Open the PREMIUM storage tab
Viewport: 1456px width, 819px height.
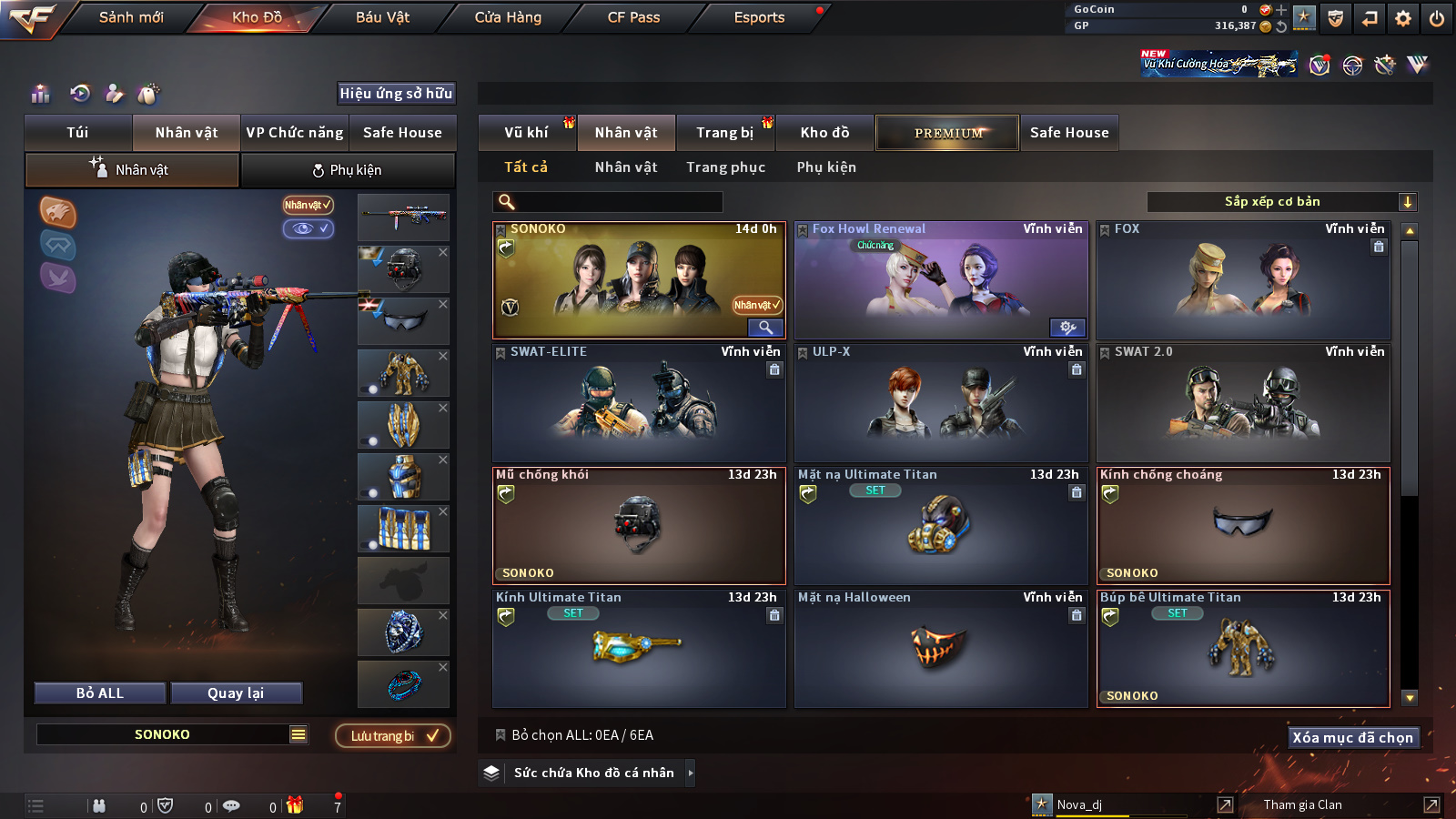coord(947,133)
